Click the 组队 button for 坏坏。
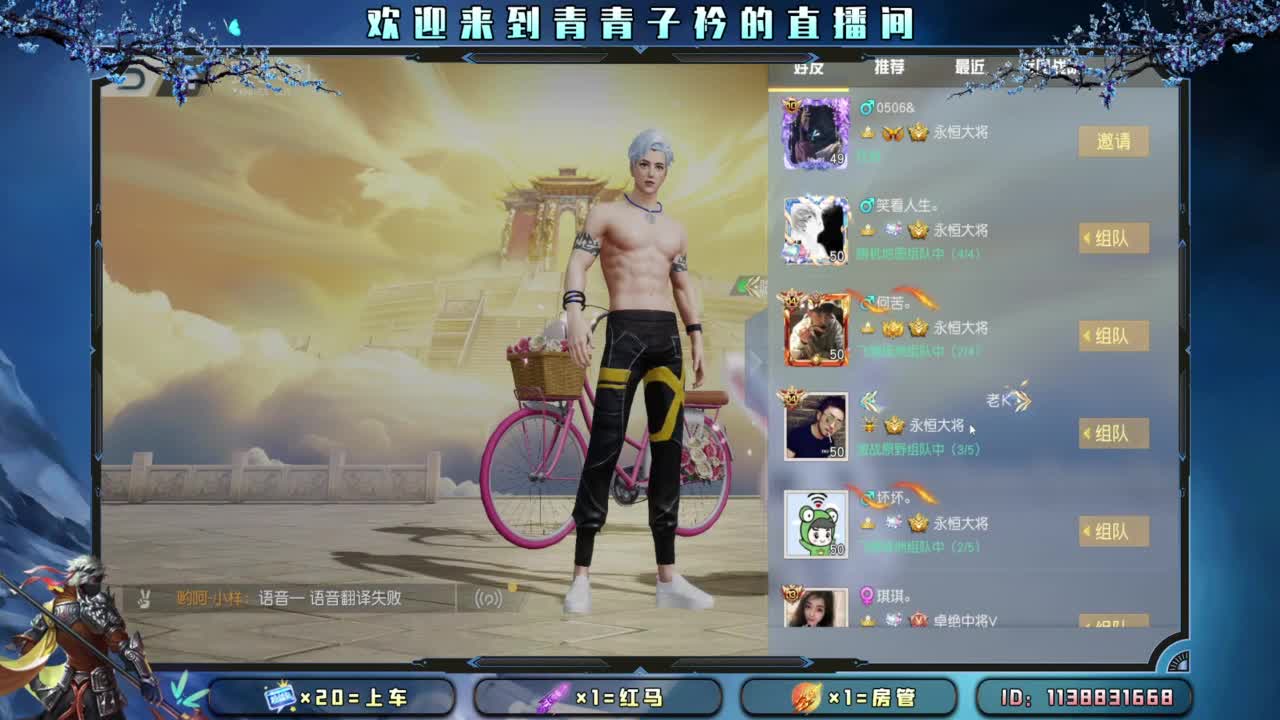The height and width of the screenshot is (720, 1280). click(1113, 530)
